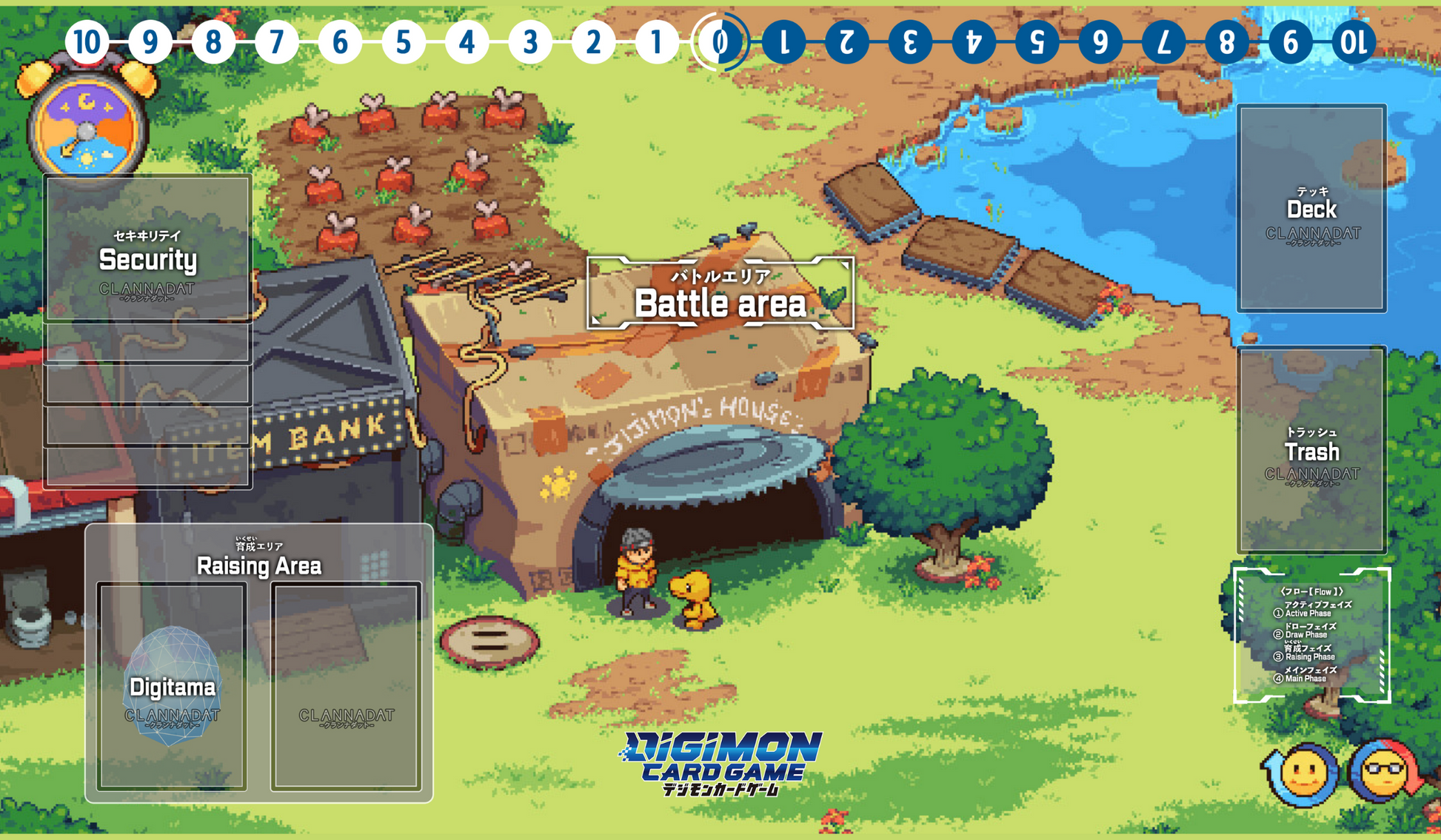The image size is (1441, 840).
Task: Click the smiley face with blue arrow
Action: (x=1303, y=774)
